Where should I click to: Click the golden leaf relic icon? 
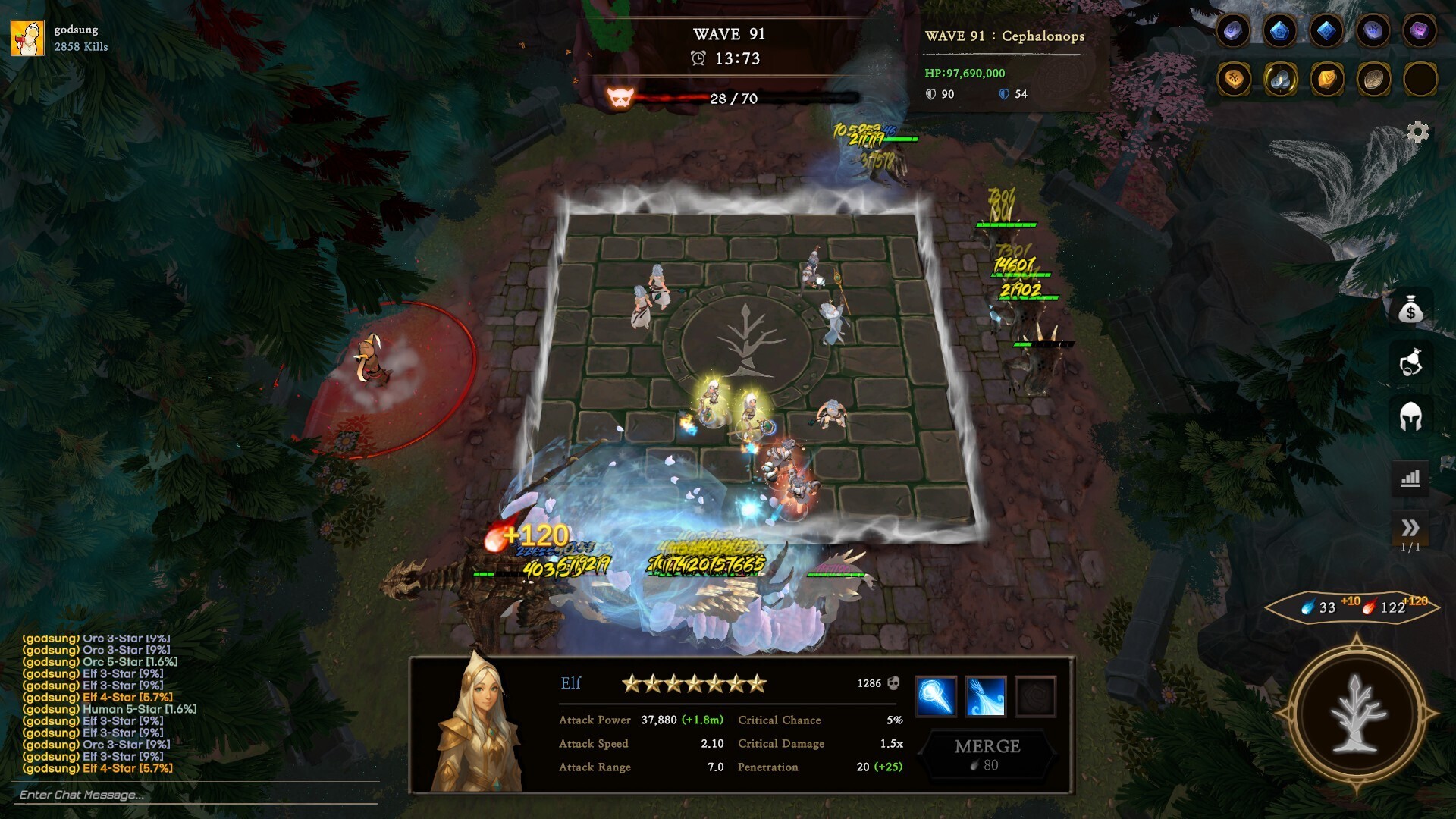pyautogui.click(x=1325, y=80)
